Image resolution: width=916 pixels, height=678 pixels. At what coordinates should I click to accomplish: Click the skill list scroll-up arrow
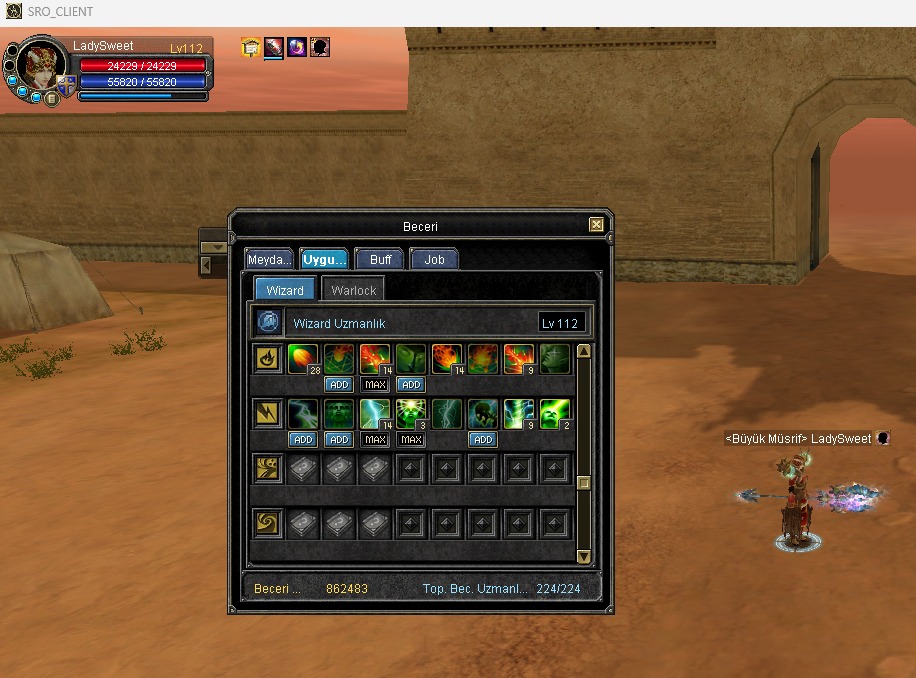point(584,351)
